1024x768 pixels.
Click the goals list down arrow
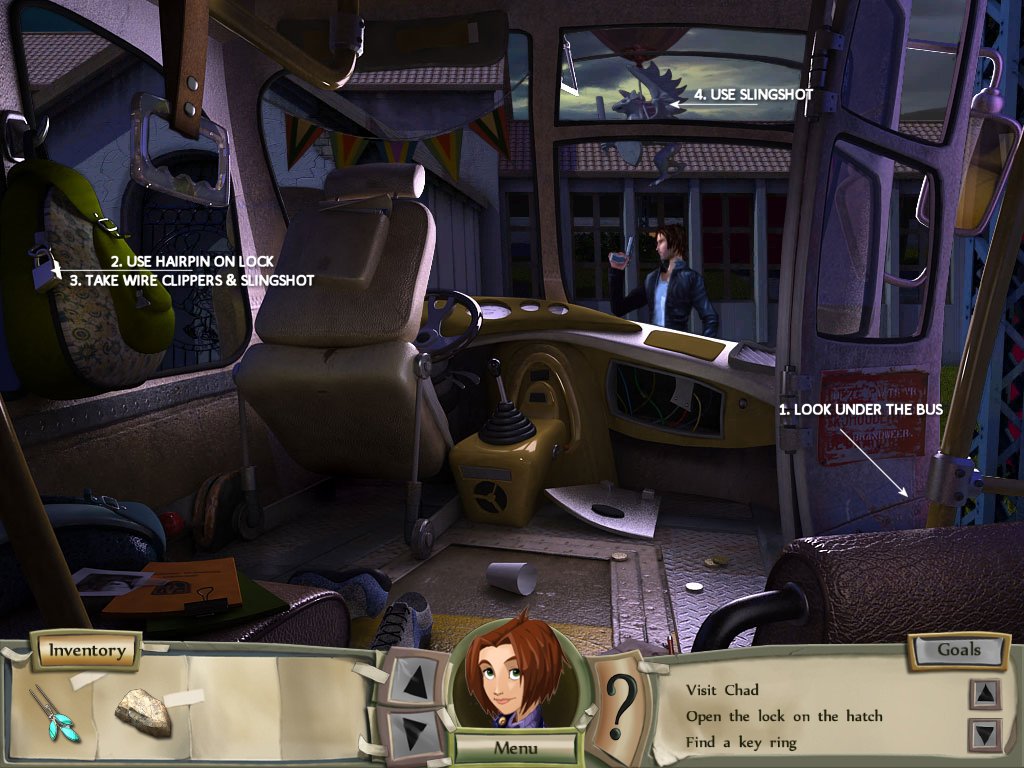985,735
